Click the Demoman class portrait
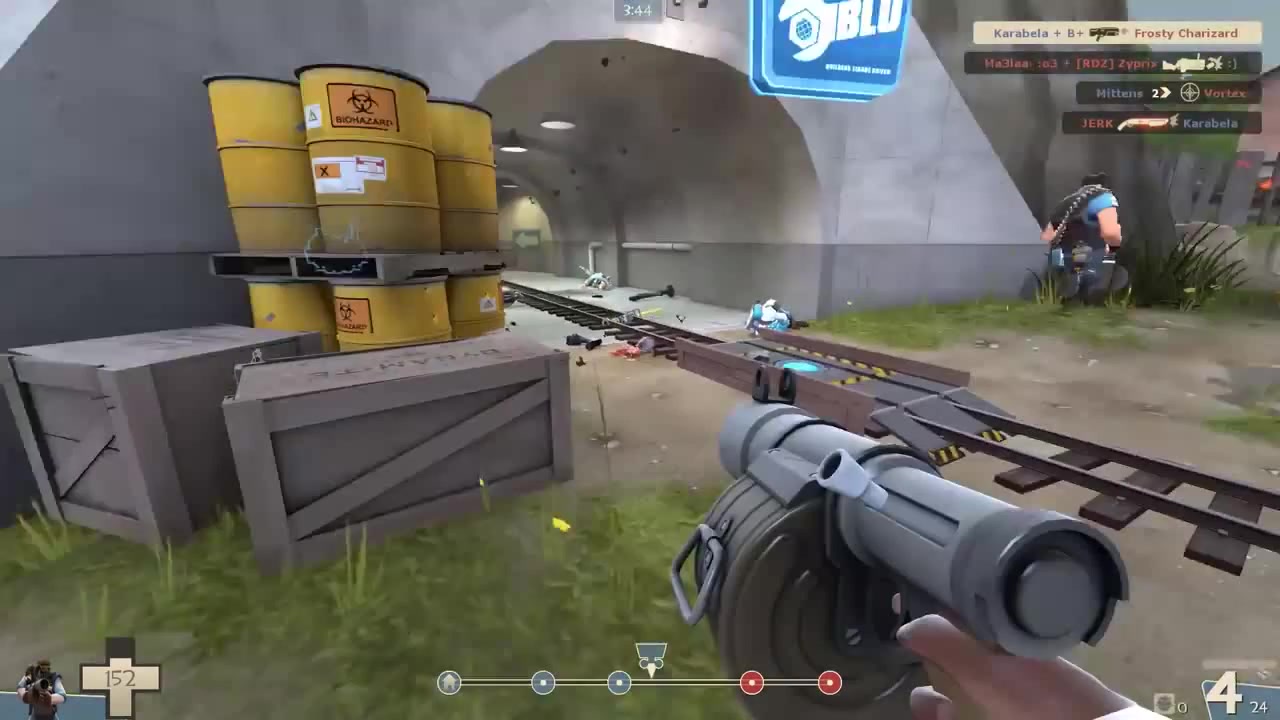The width and height of the screenshot is (1280, 720). coord(41,689)
